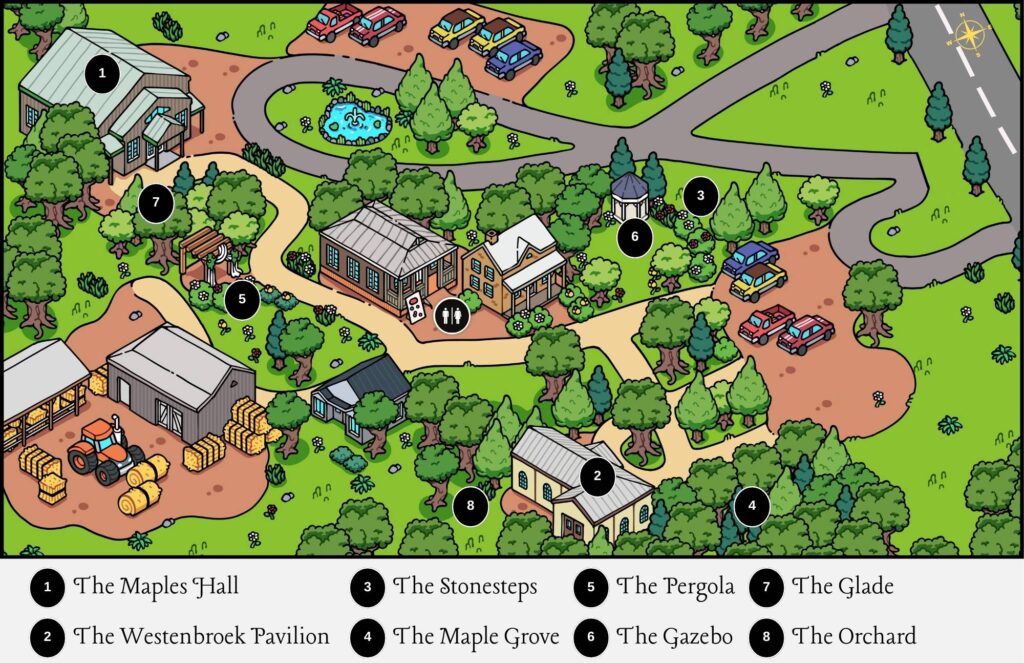The height and width of the screenshot is (663, 1024).
Task: Click The Stonesteps legend entry
Action: point(465,587)
